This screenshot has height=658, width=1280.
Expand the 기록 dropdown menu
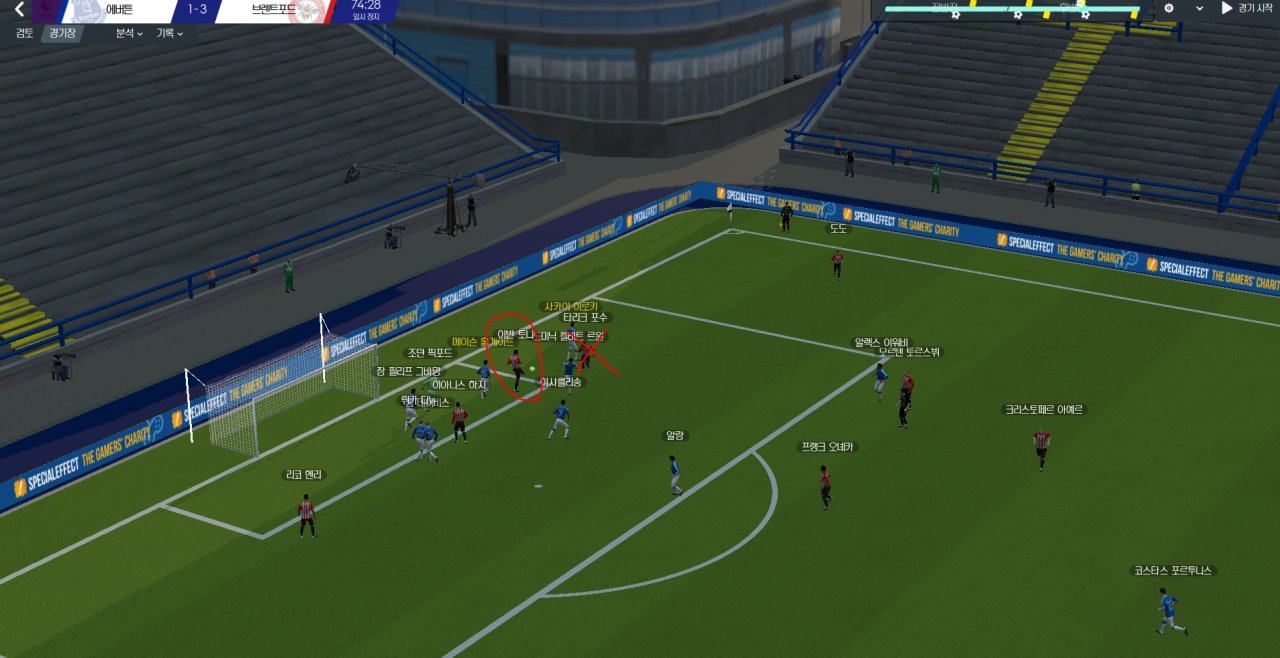(x=169, y=33)
